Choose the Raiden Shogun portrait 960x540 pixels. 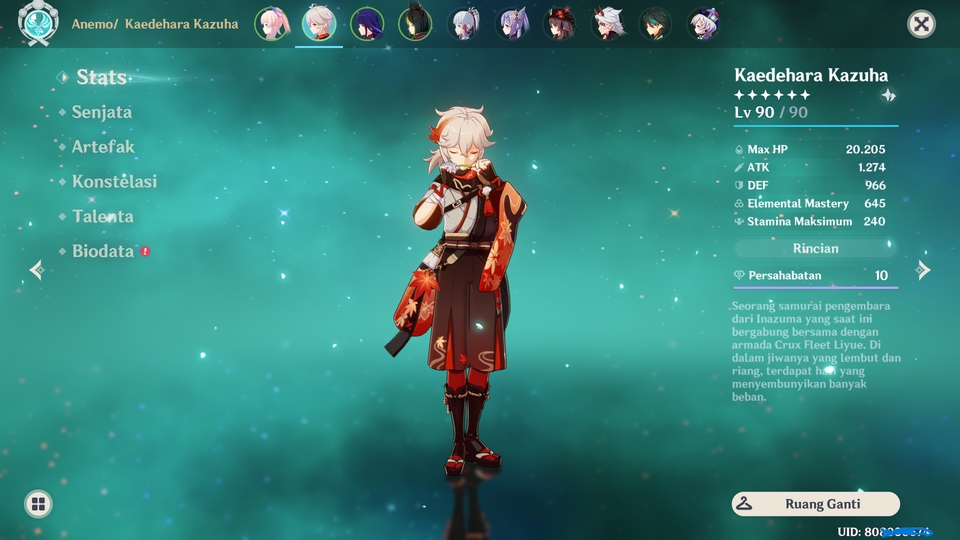tap(367, 23)
